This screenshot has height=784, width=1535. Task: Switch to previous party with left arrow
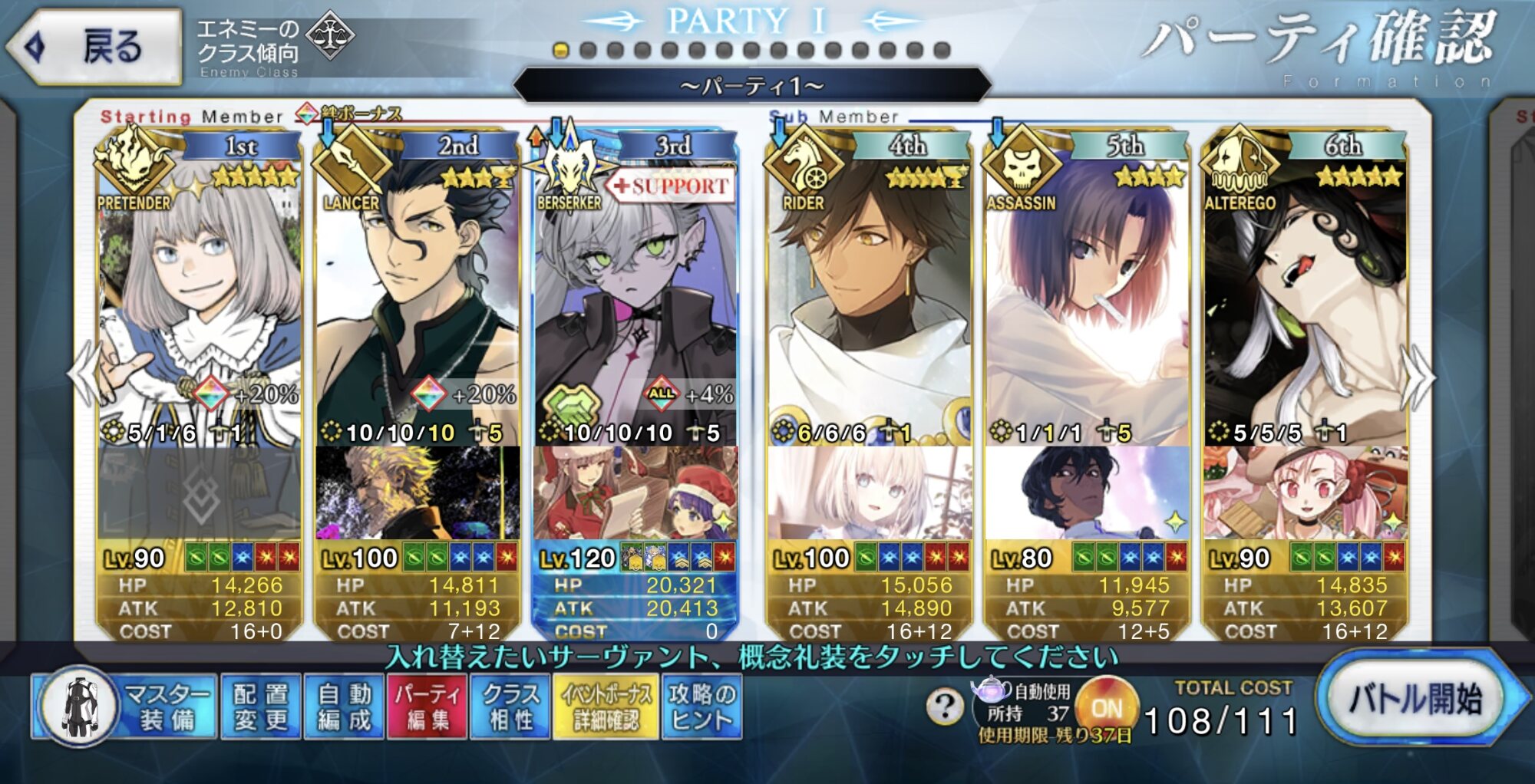coord(81,376)
